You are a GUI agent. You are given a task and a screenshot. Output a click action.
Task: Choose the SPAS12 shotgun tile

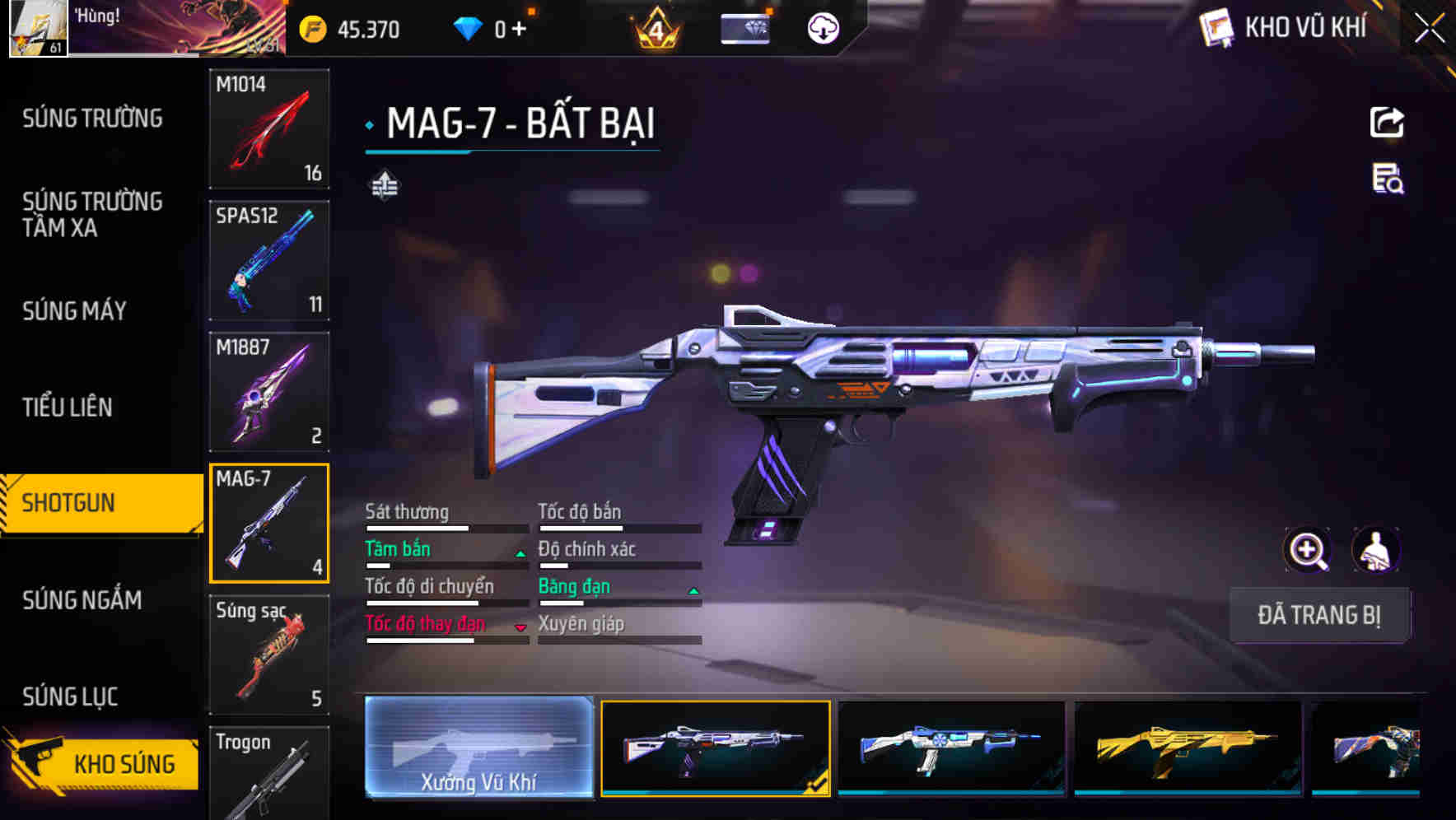tap(269, 260)
